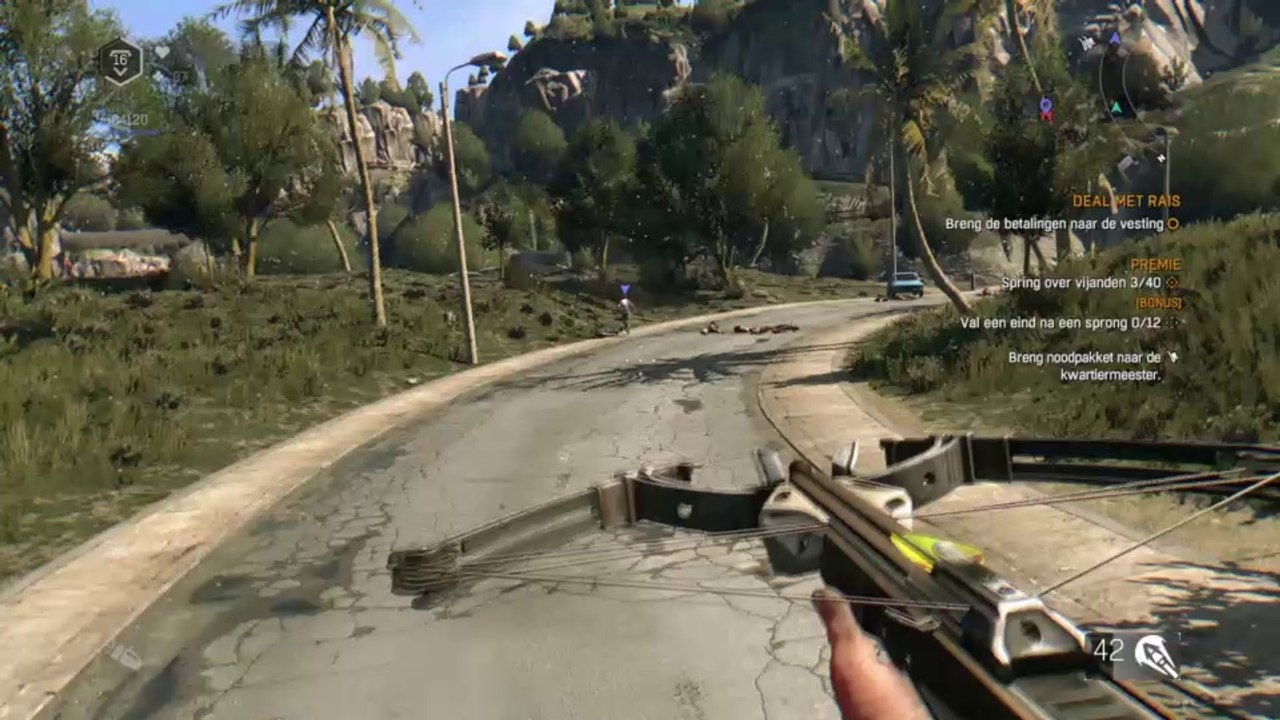The width and height of the screenshot is (1280, 720).
Task: Click the crossbow bolt ammo icon
Action: click(1156, 652)
